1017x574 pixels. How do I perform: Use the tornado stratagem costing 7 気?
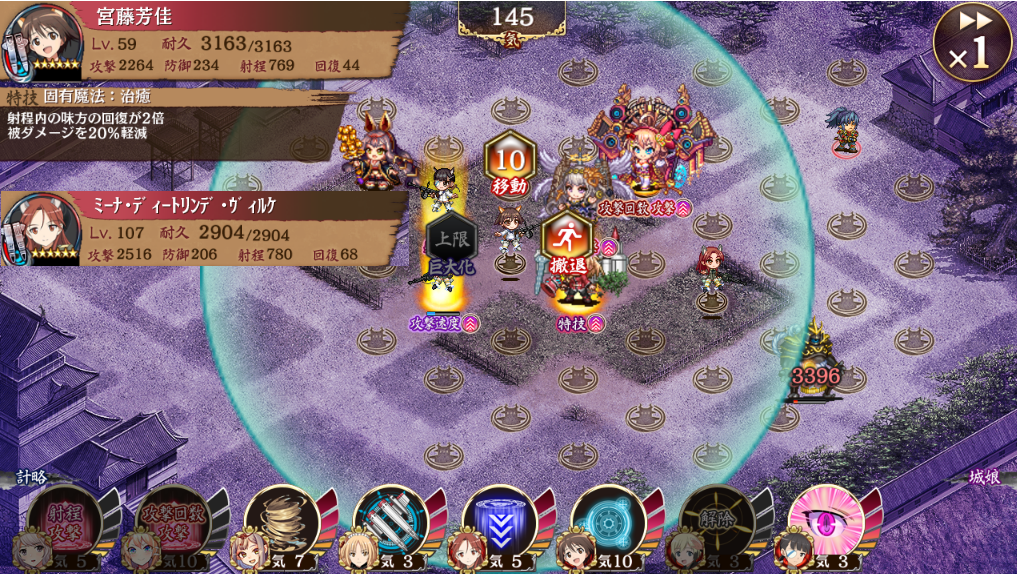click(x=281, y=520)
